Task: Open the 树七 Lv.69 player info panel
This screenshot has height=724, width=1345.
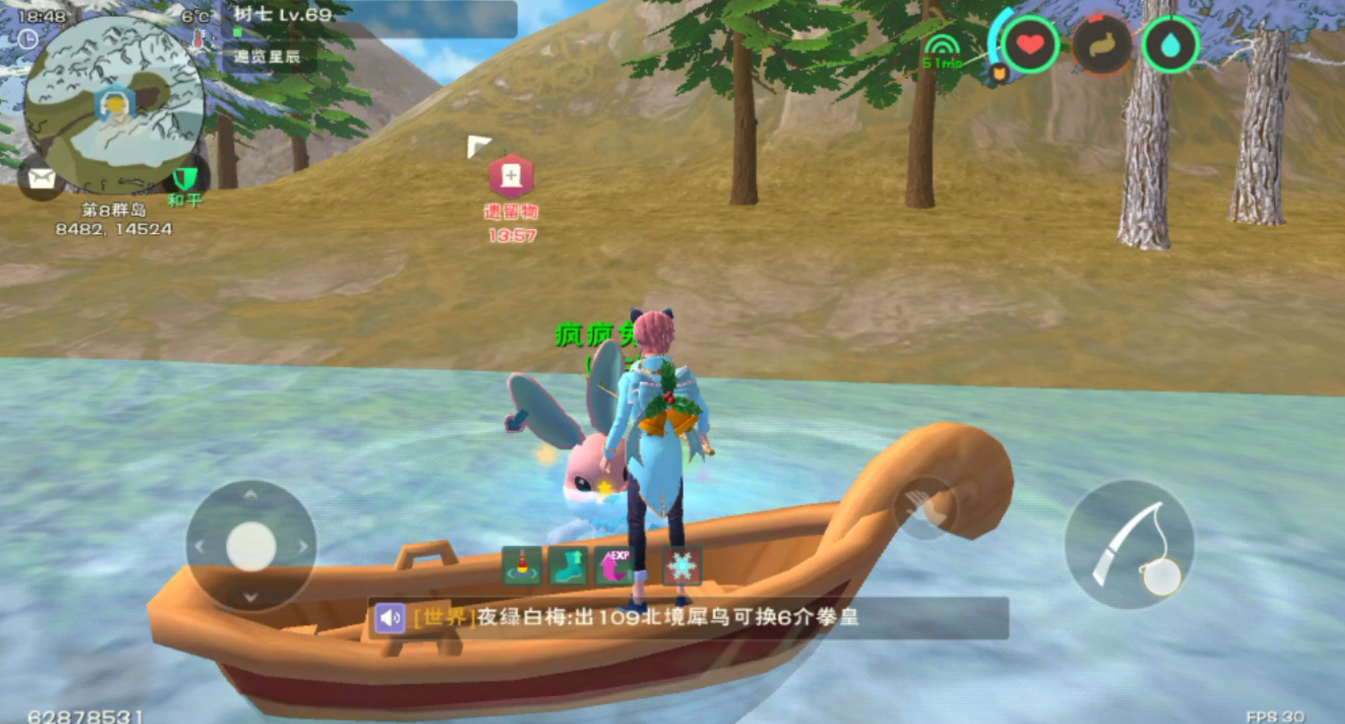Action: 368,19
